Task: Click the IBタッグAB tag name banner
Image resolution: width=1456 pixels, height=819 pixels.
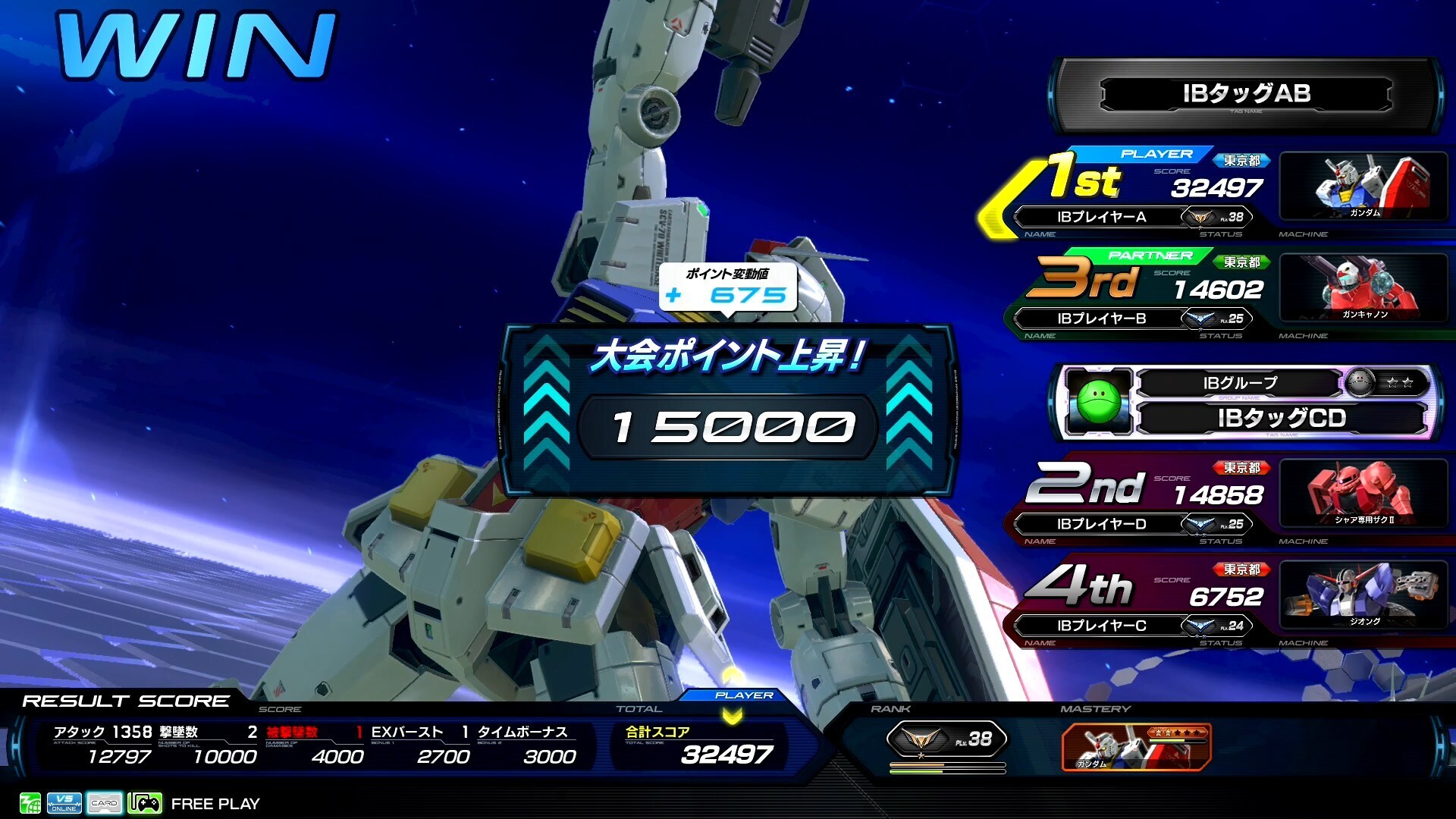Action: pyautogui.click(x=1246, y=94)
